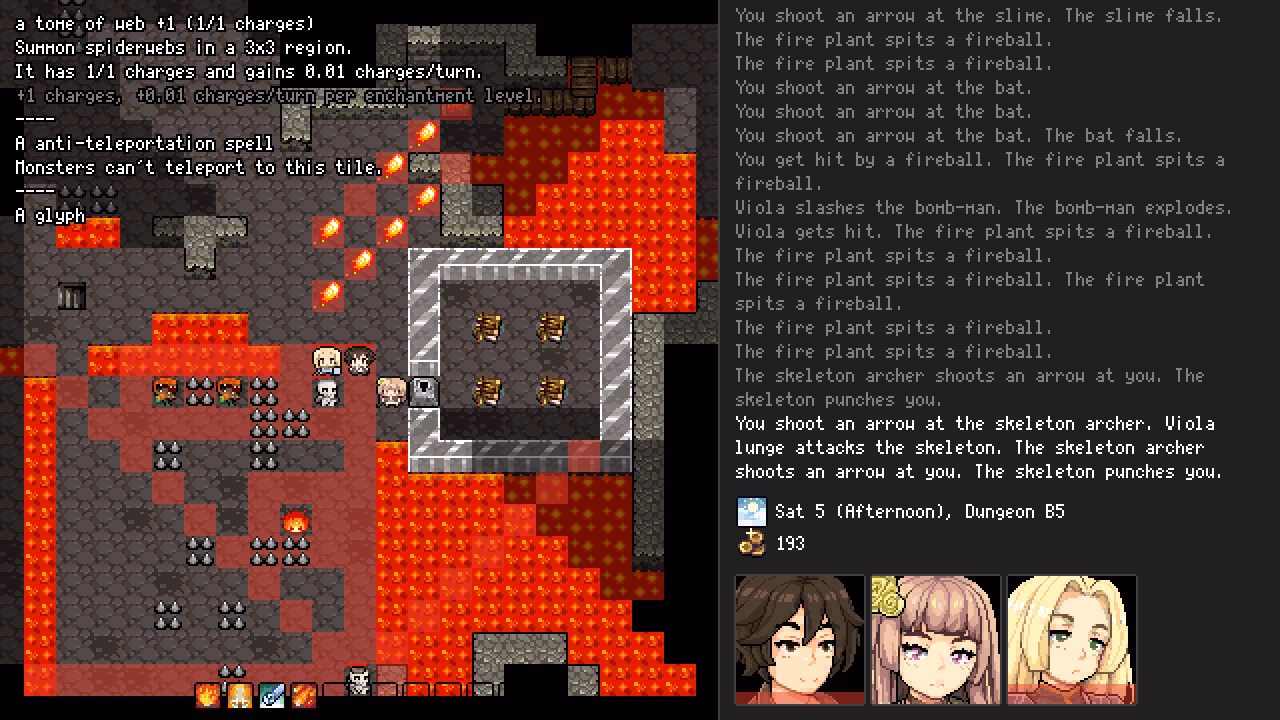Click the campfire burning on the map

(x=295, y=521)
